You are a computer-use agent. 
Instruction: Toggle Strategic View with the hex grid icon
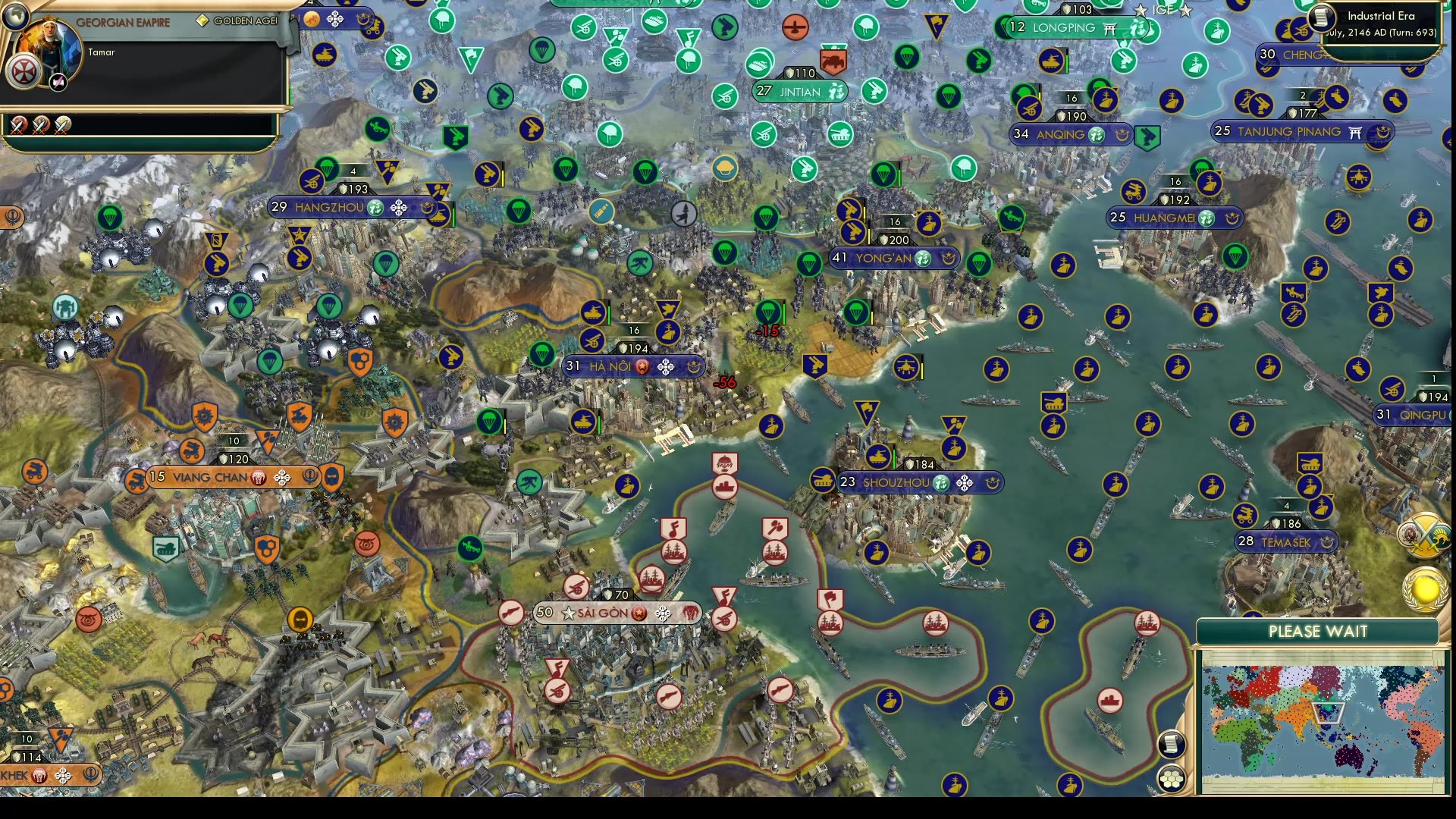tap(1171, 778)
